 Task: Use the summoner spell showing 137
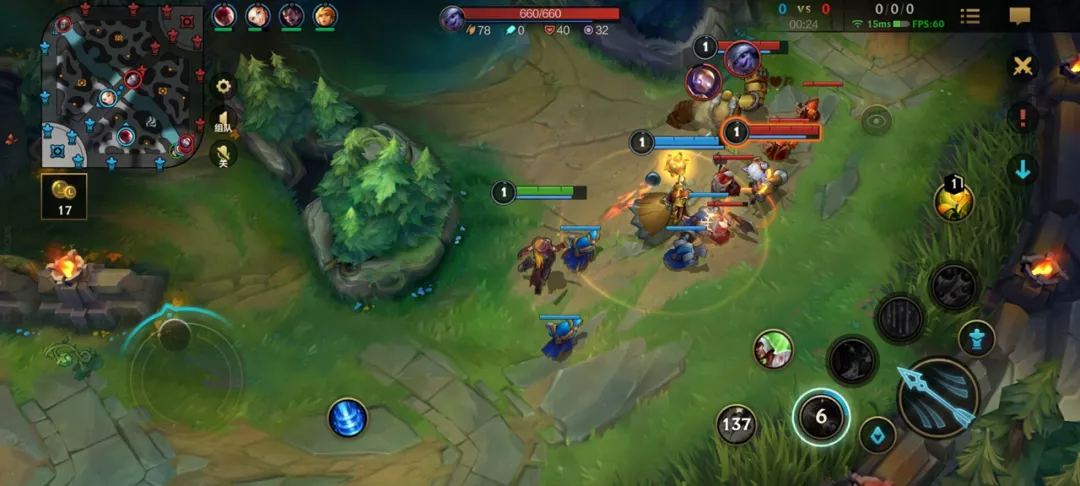coord(736,424)
